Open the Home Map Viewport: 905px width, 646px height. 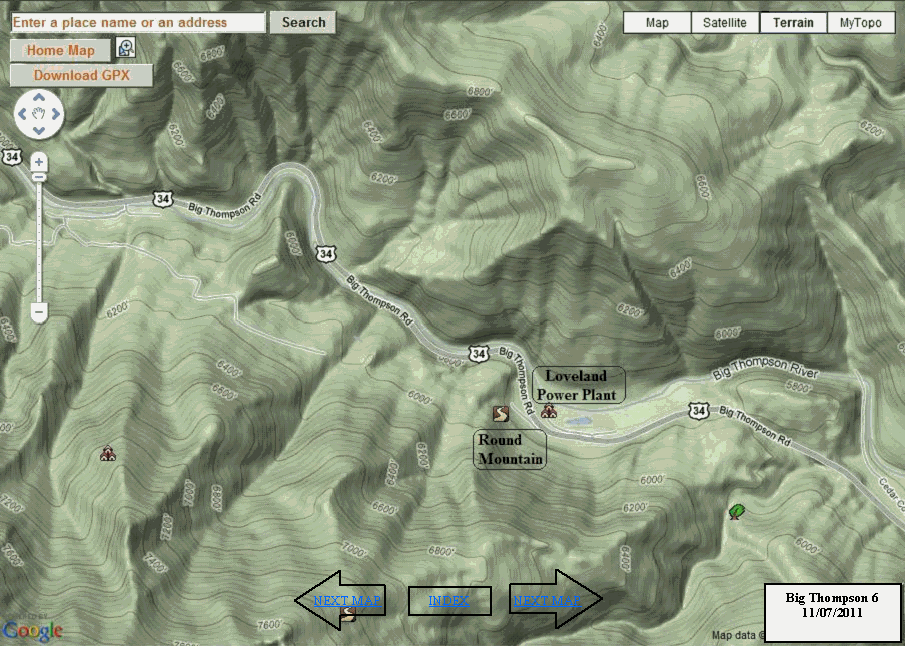click(60, 51)
